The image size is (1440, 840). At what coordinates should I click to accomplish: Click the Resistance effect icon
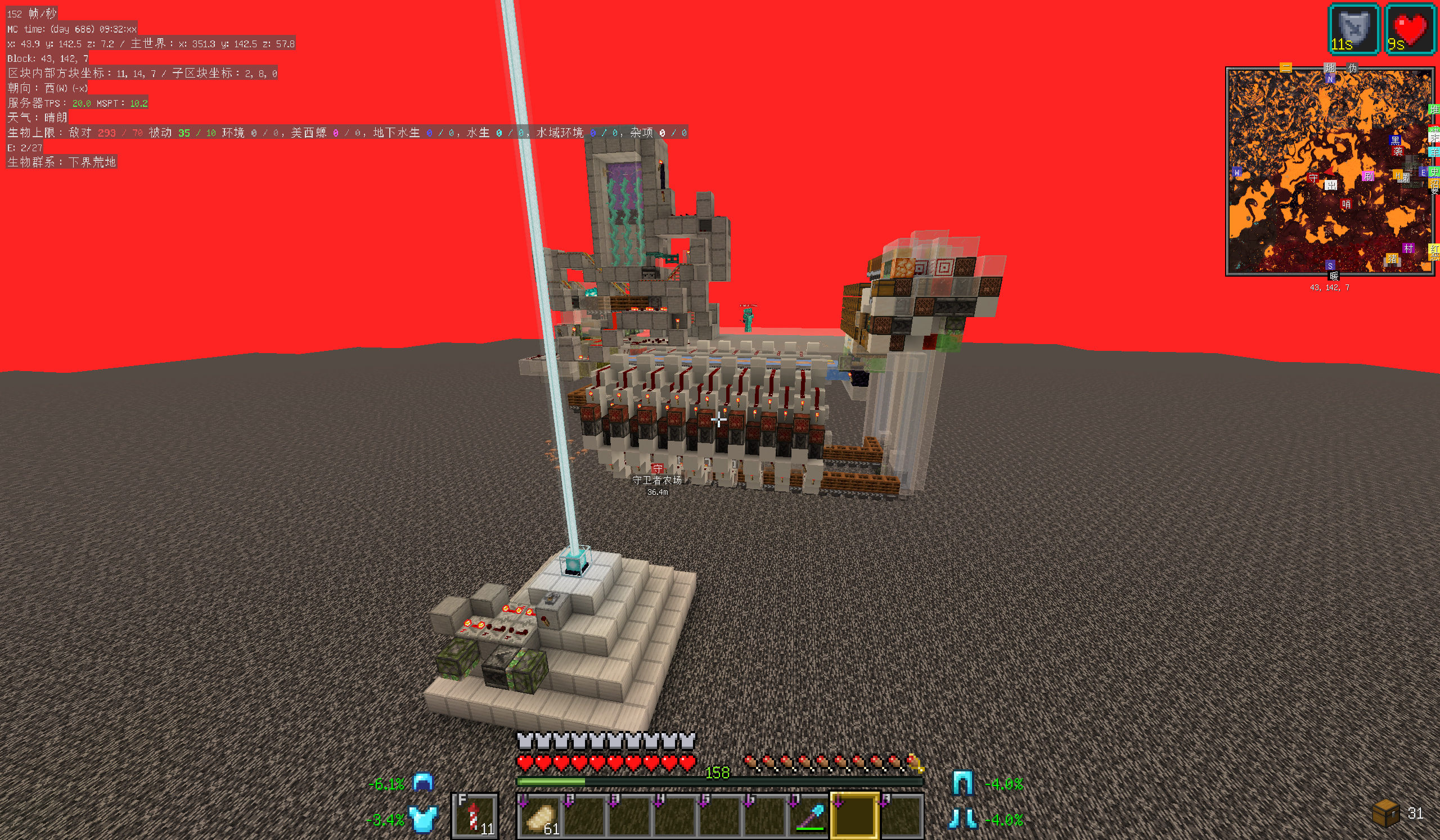[x=1354, y=30]
